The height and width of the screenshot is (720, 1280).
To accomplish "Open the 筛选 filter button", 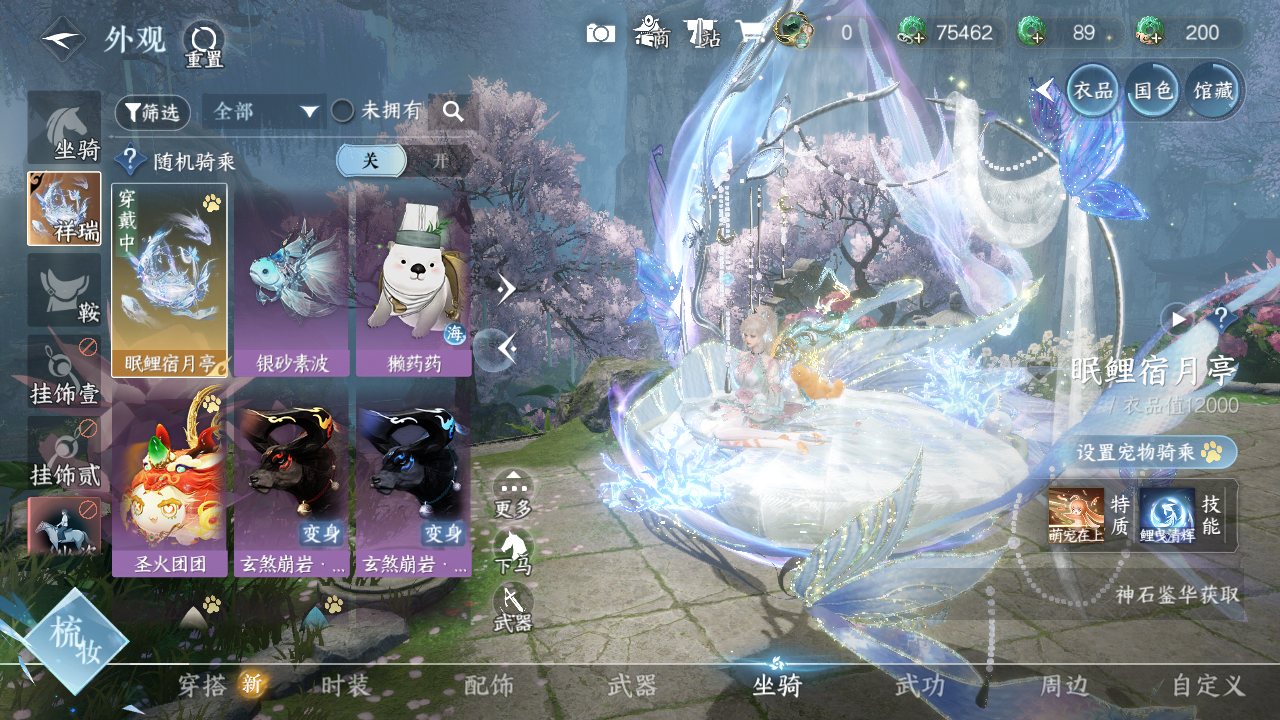I will 152,112.
